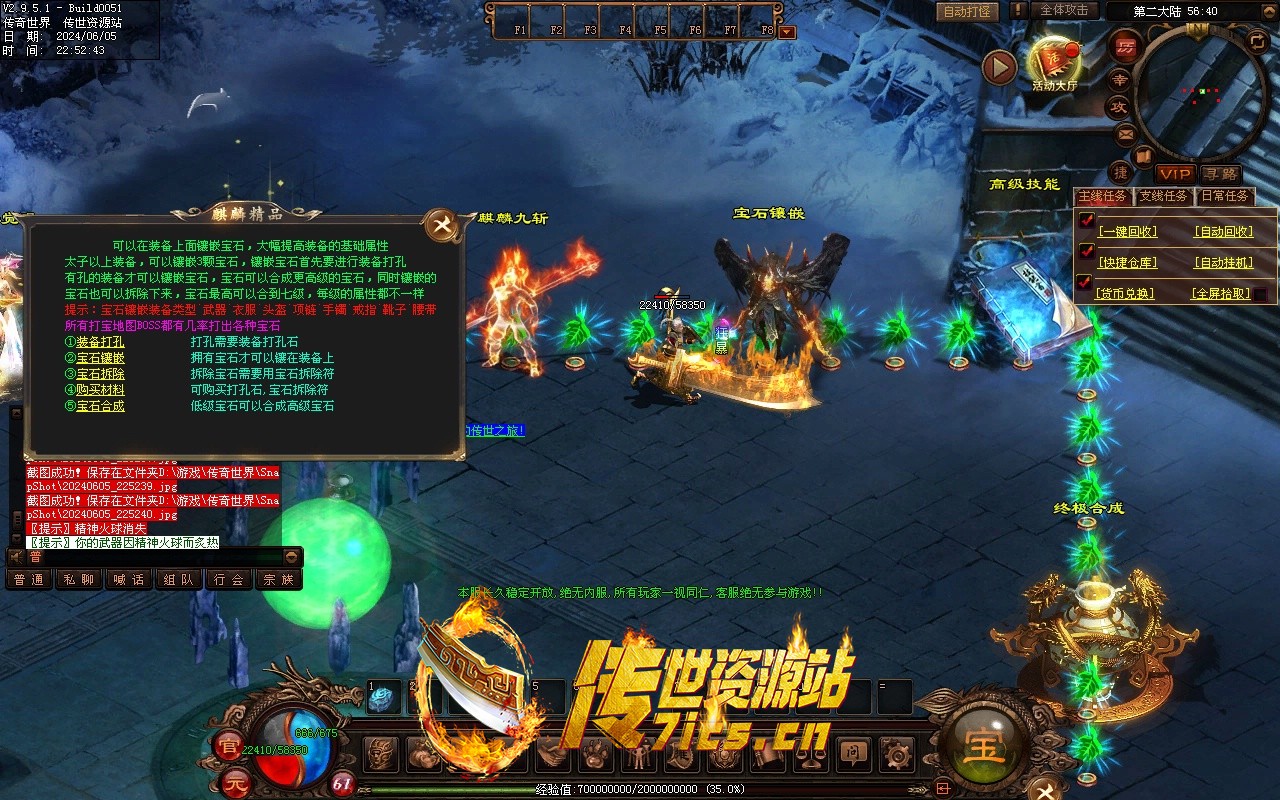Open the 快捷仓库 quick warehouse link

pos(1127,263)
